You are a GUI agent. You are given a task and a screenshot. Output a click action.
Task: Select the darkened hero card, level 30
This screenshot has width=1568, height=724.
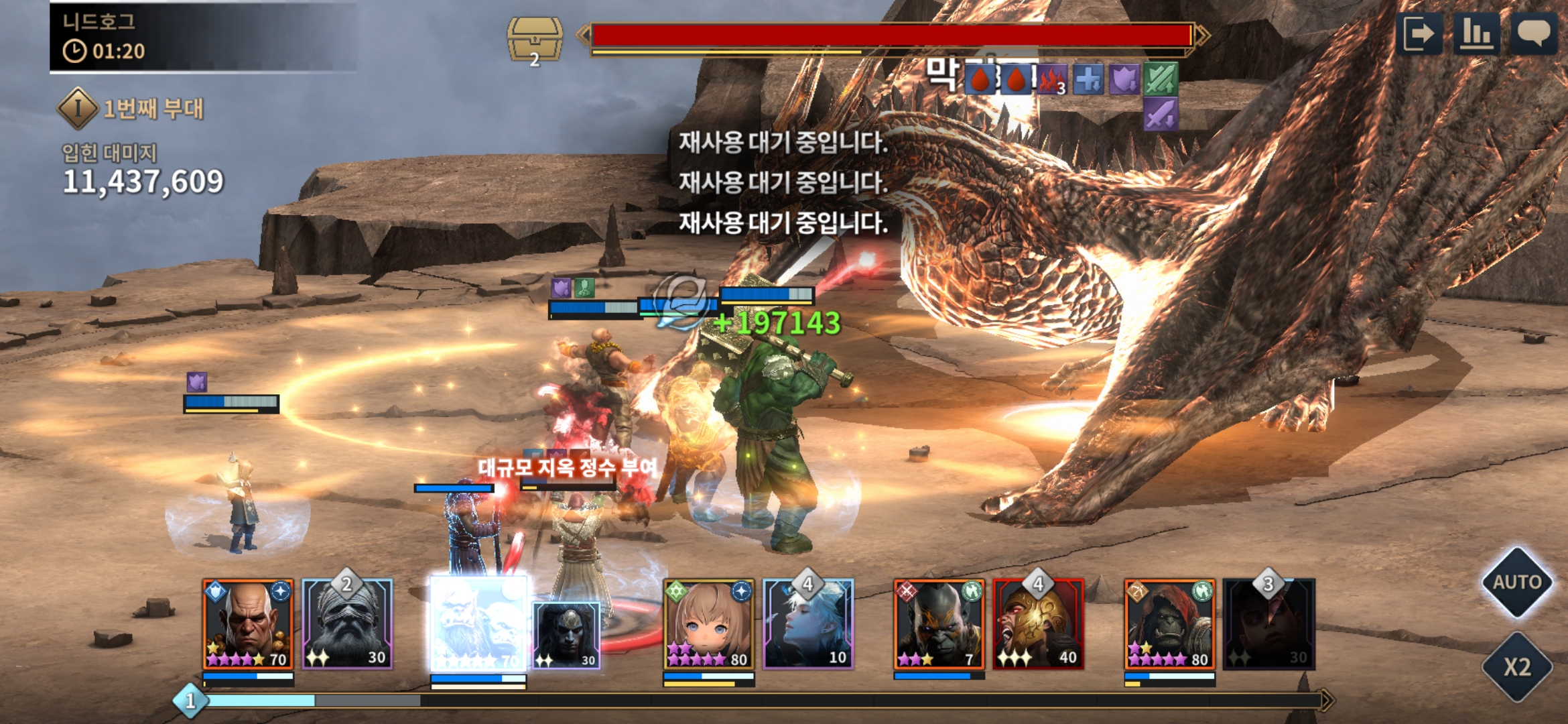(x=1268, y=624)
